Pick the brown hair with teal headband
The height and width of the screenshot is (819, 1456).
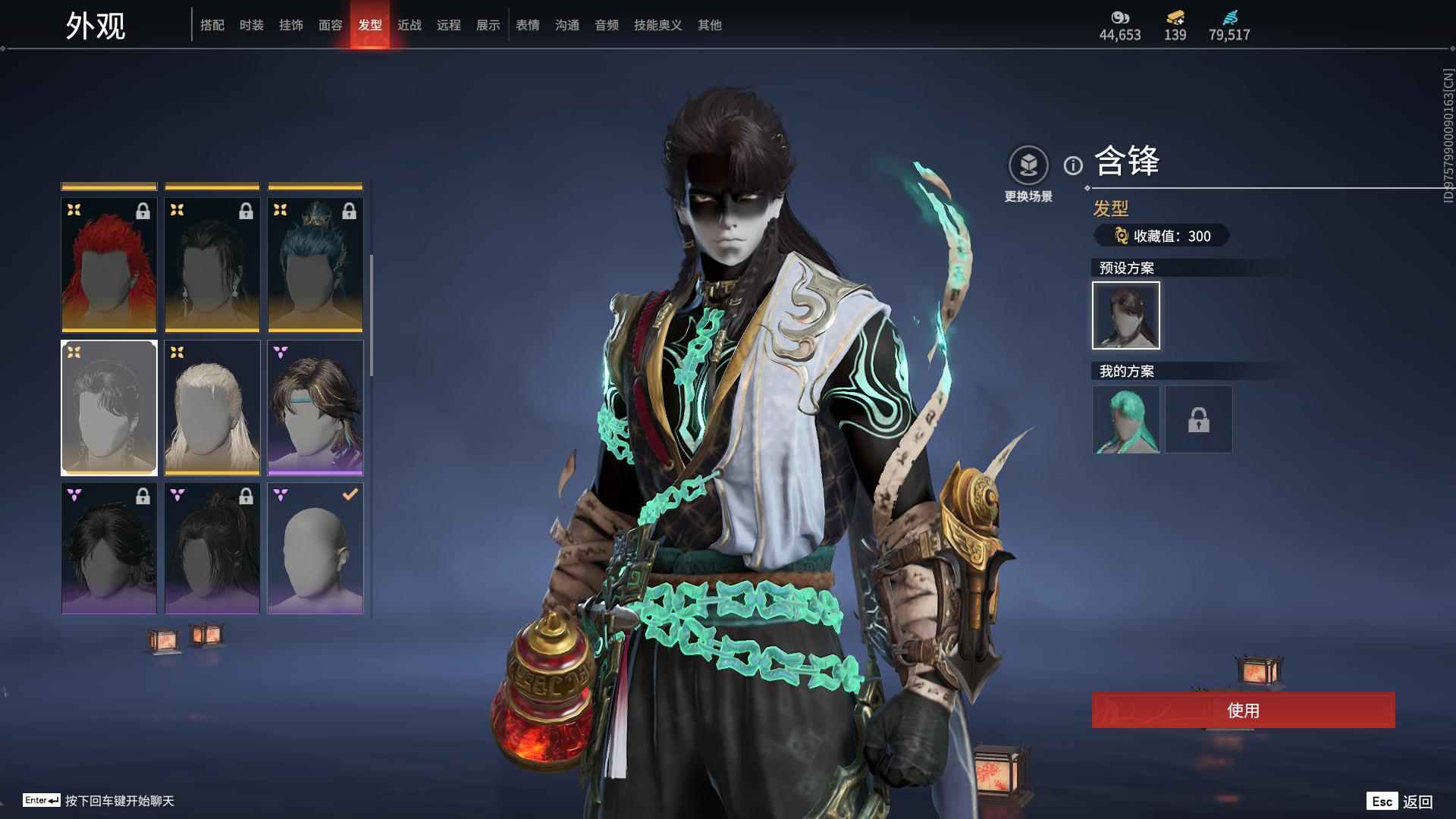click(315, 408)
